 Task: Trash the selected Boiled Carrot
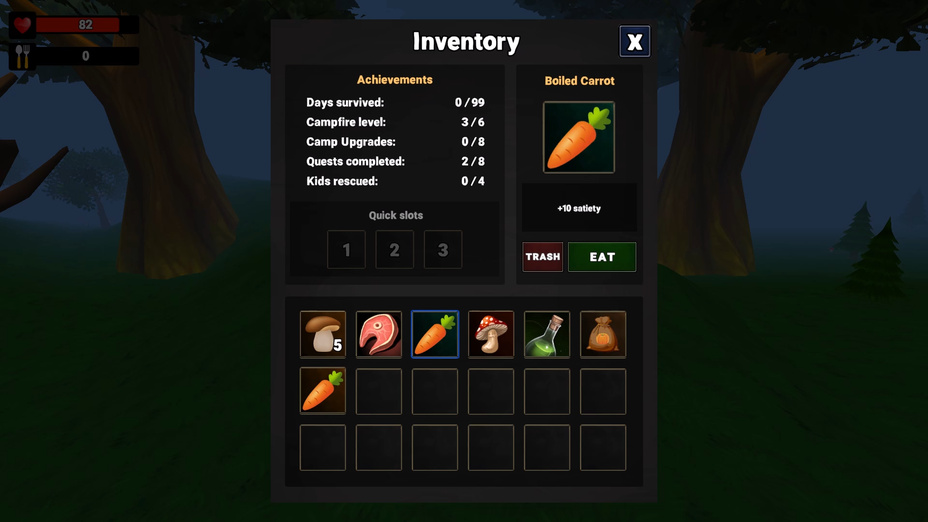pos(543,257)
